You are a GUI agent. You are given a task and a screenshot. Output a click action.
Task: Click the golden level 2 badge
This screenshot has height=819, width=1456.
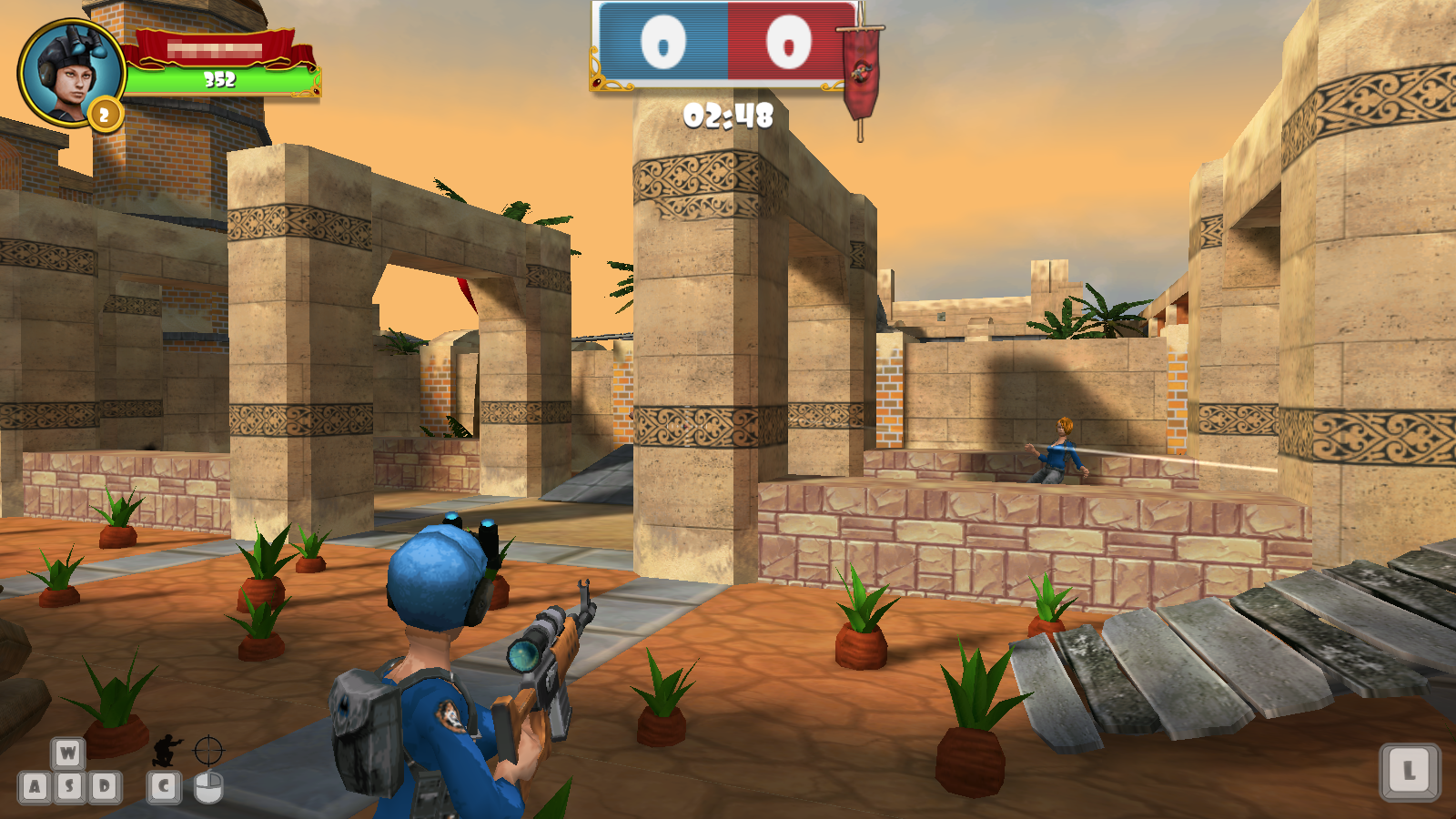103,111
